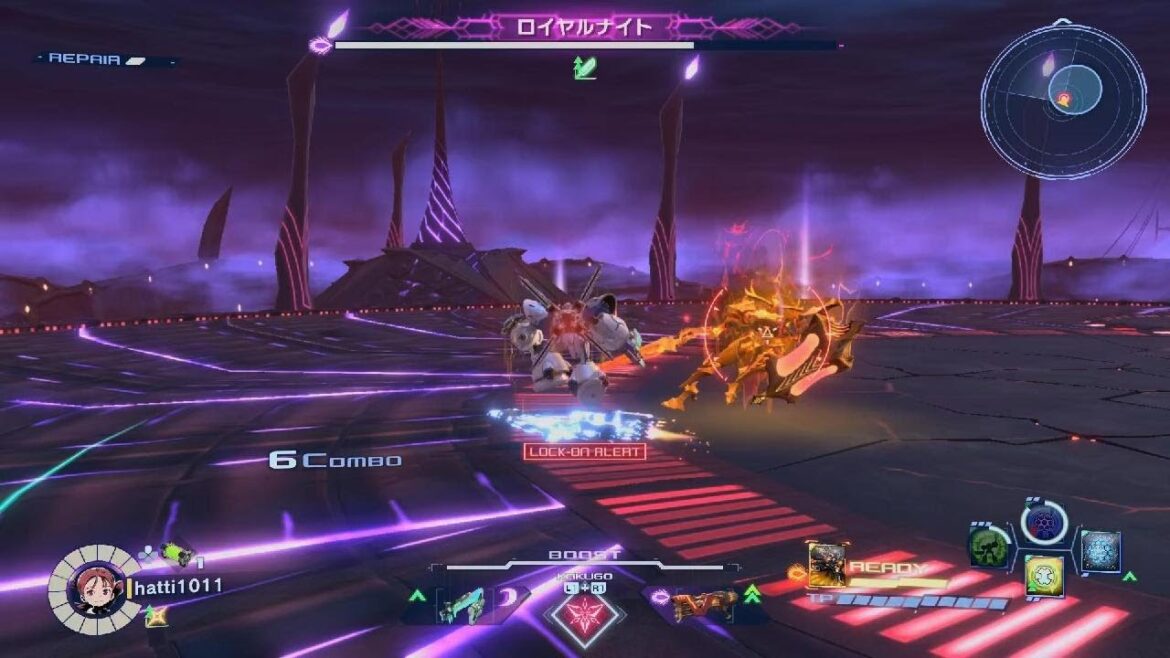This screenshot has height=658, width=1170.
Task: Activate the yellow square skill icon
Action: 1044,575
